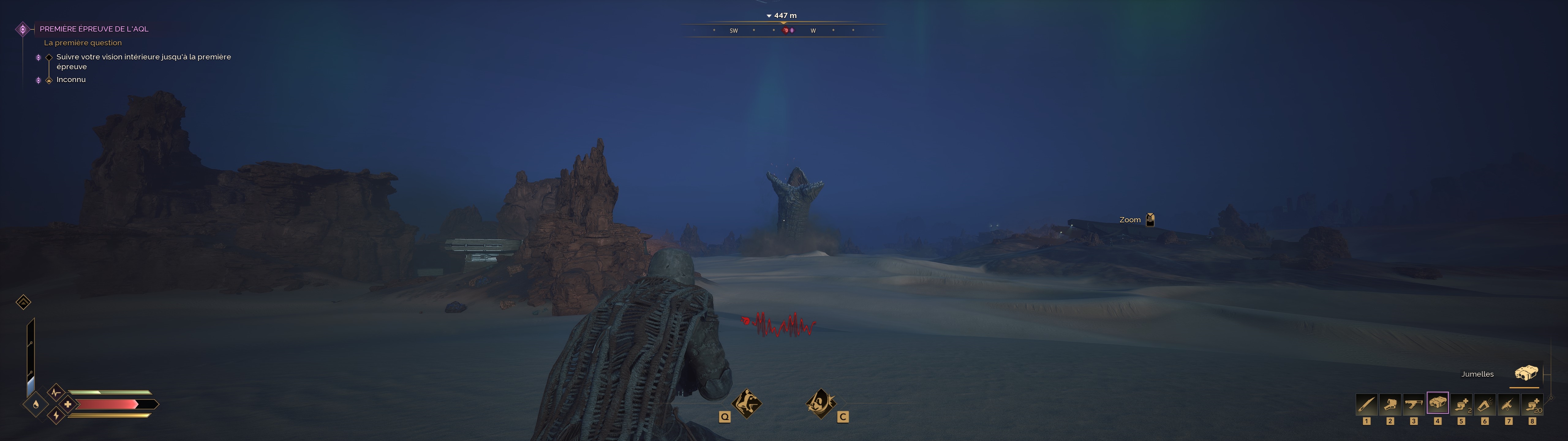Use the bandage stack of 2
Image resolution: width=1568 pixels, height=441 pixels.
point(1461,404)
